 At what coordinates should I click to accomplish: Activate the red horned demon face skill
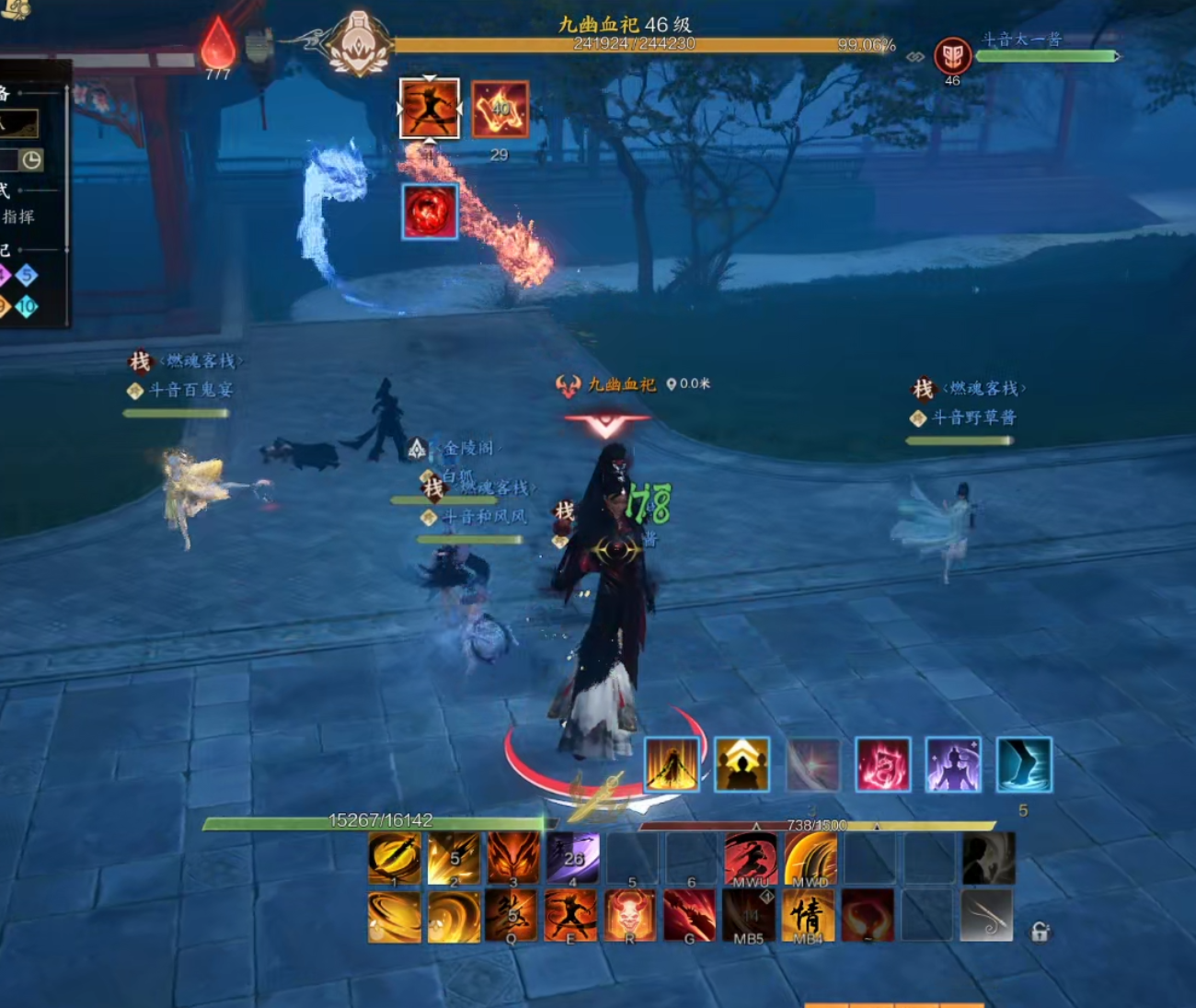point(631,915)
